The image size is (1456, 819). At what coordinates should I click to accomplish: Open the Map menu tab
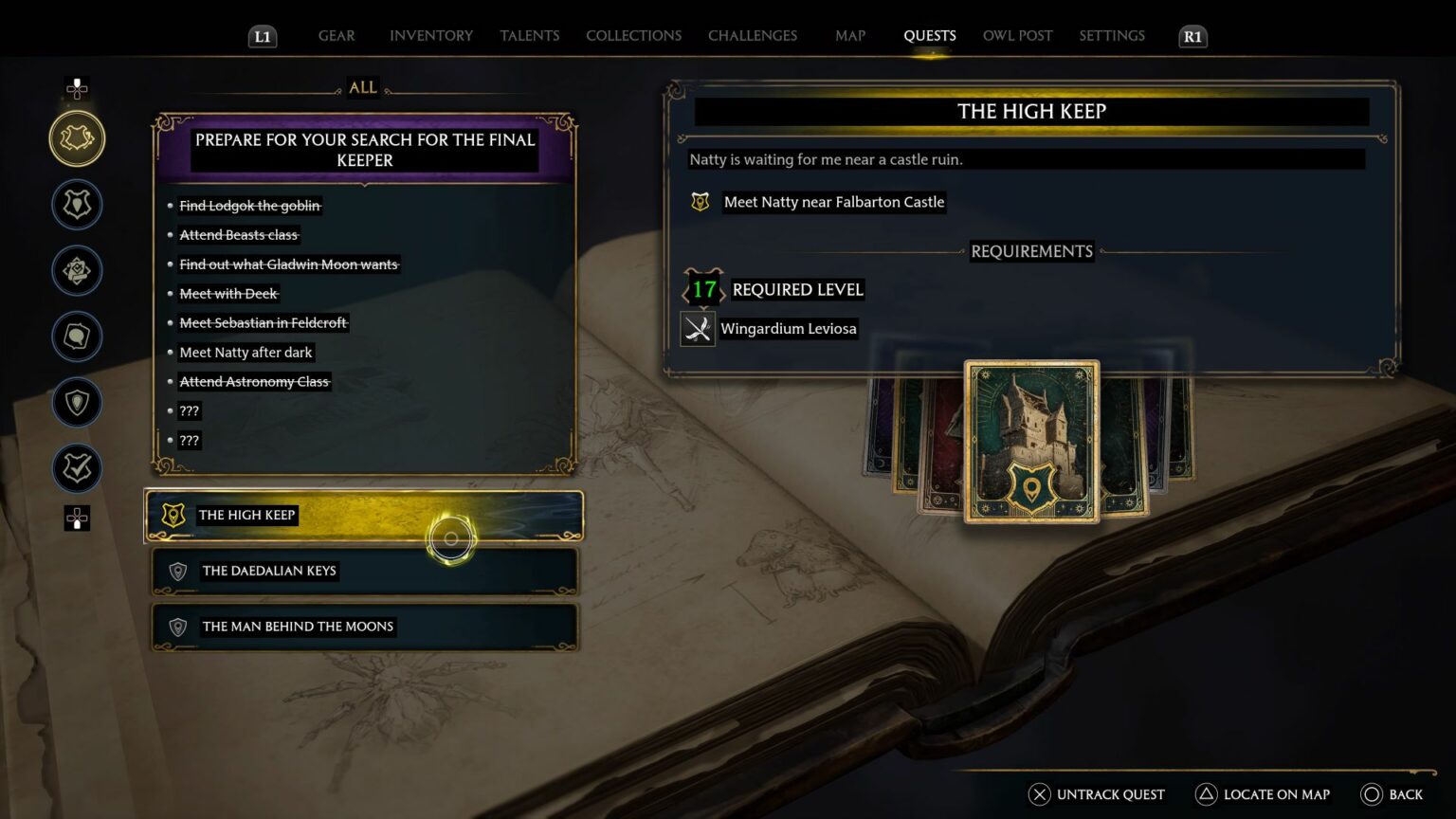[x=850, y=35]
